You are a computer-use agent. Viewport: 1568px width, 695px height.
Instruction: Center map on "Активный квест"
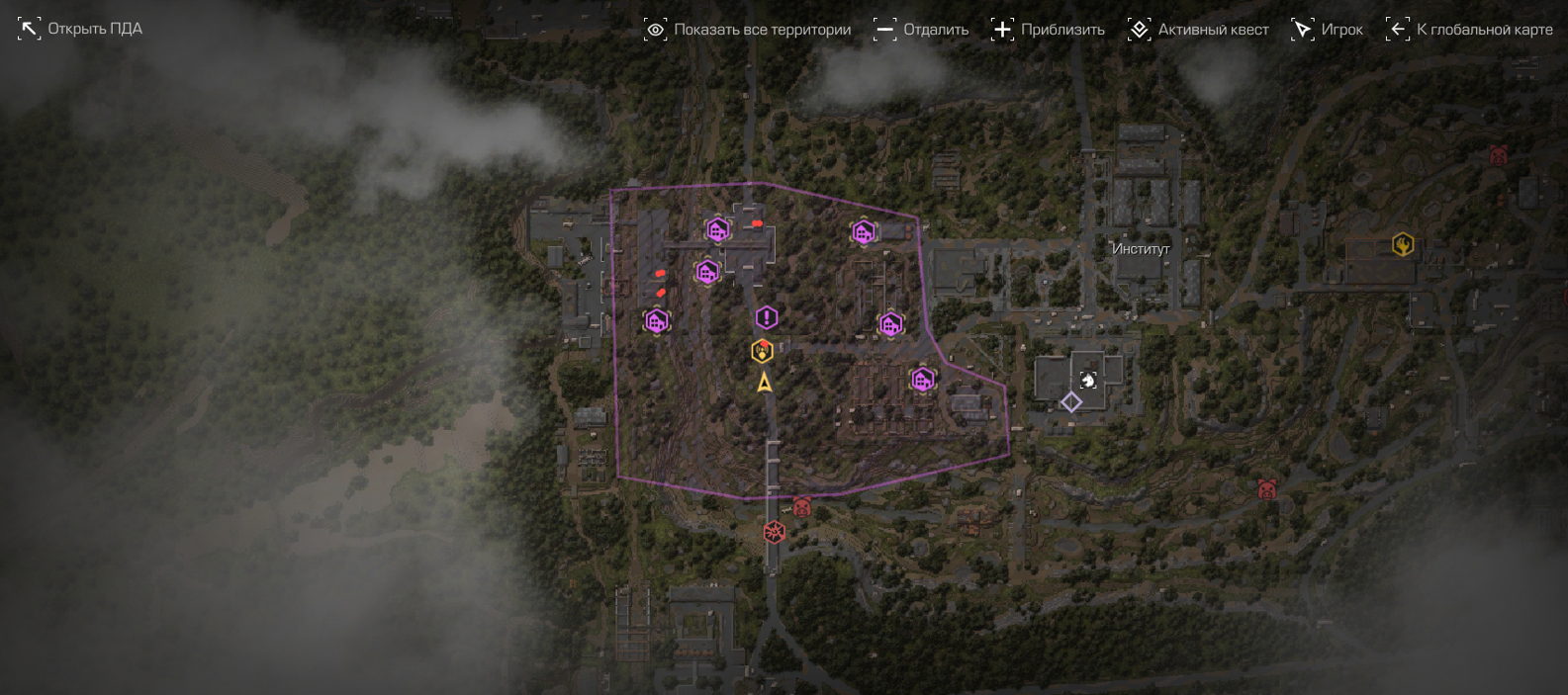tap(1198, 30)
